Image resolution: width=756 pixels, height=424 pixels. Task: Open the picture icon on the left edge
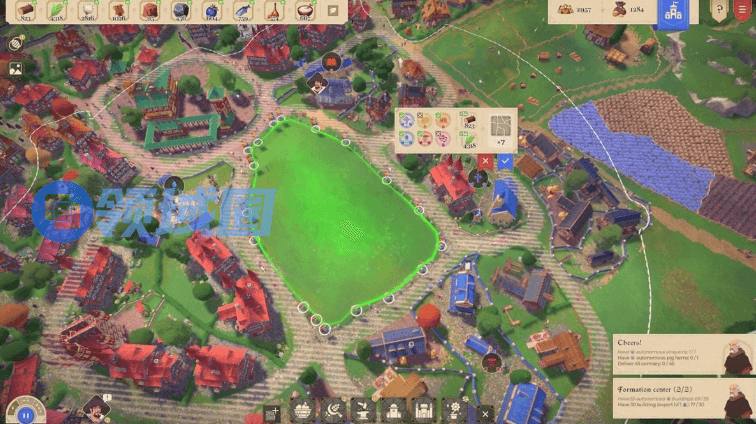[x=16, y=69]
